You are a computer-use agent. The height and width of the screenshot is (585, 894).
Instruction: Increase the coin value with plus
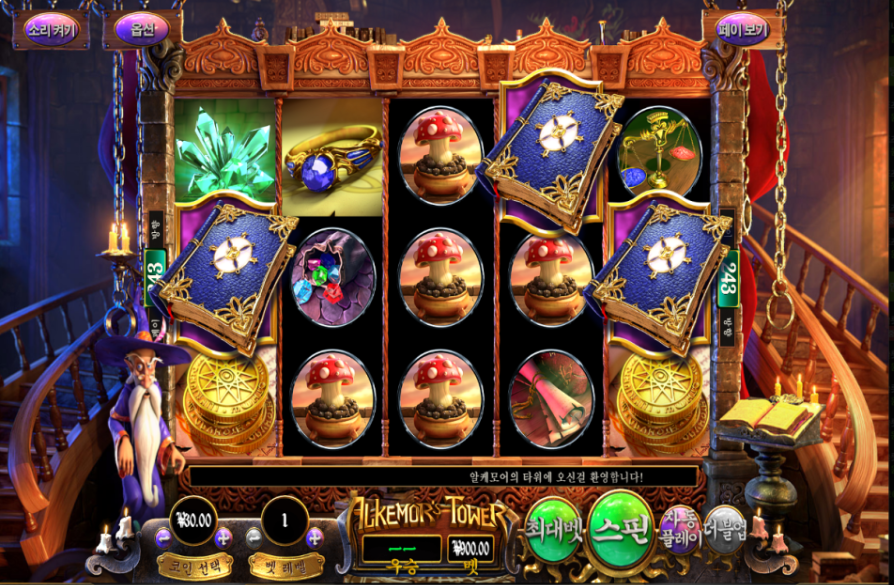(x=223, y=537)
